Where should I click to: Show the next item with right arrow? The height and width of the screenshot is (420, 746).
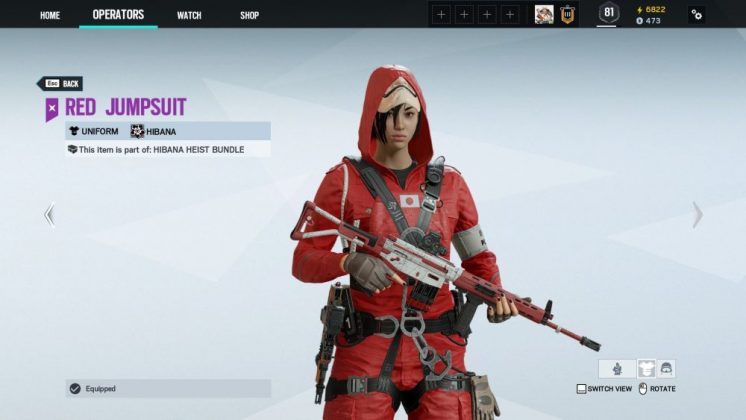pyautogui.click(x=697, y=214)
